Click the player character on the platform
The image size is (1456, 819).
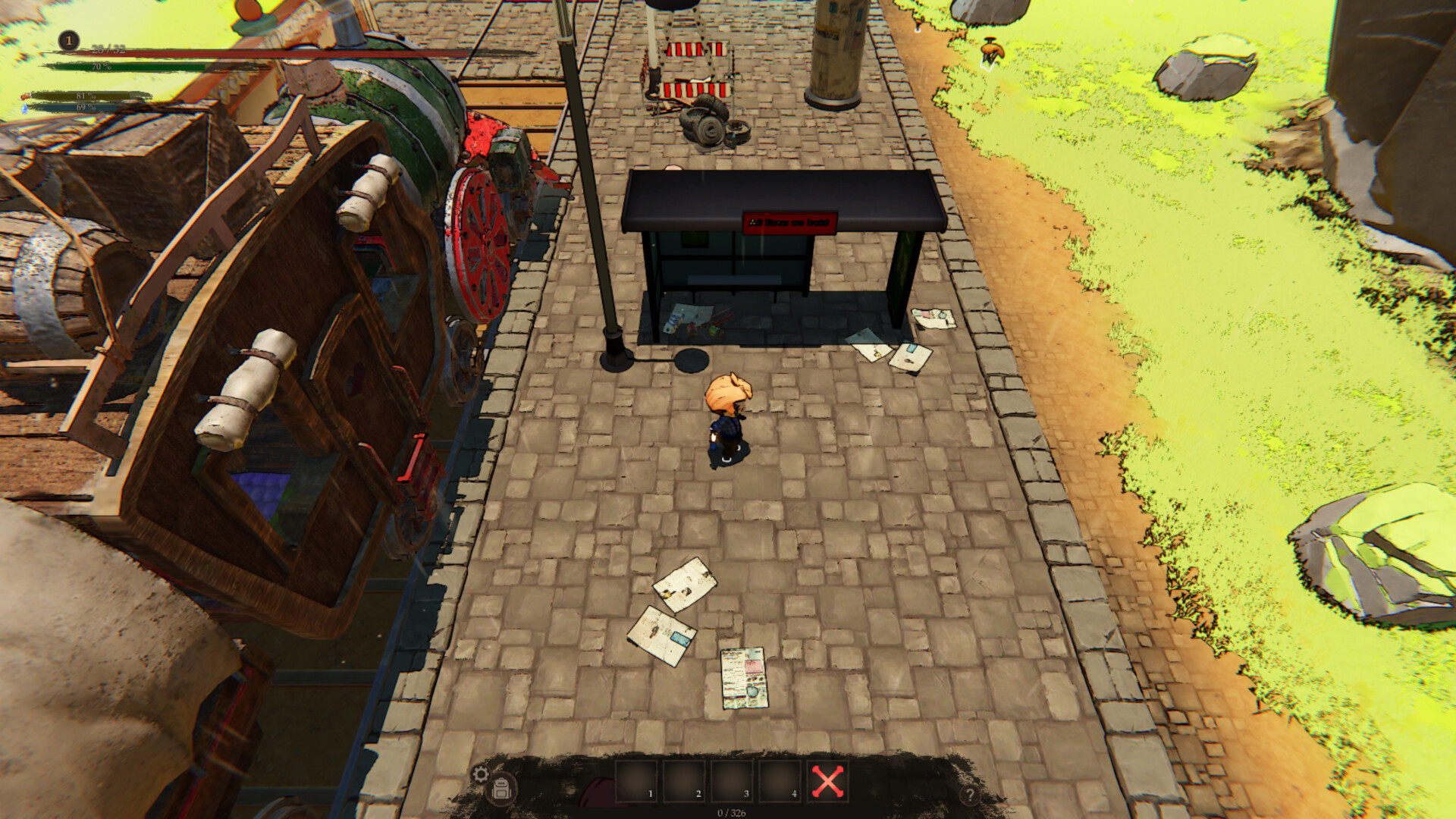tap(726, 409)
